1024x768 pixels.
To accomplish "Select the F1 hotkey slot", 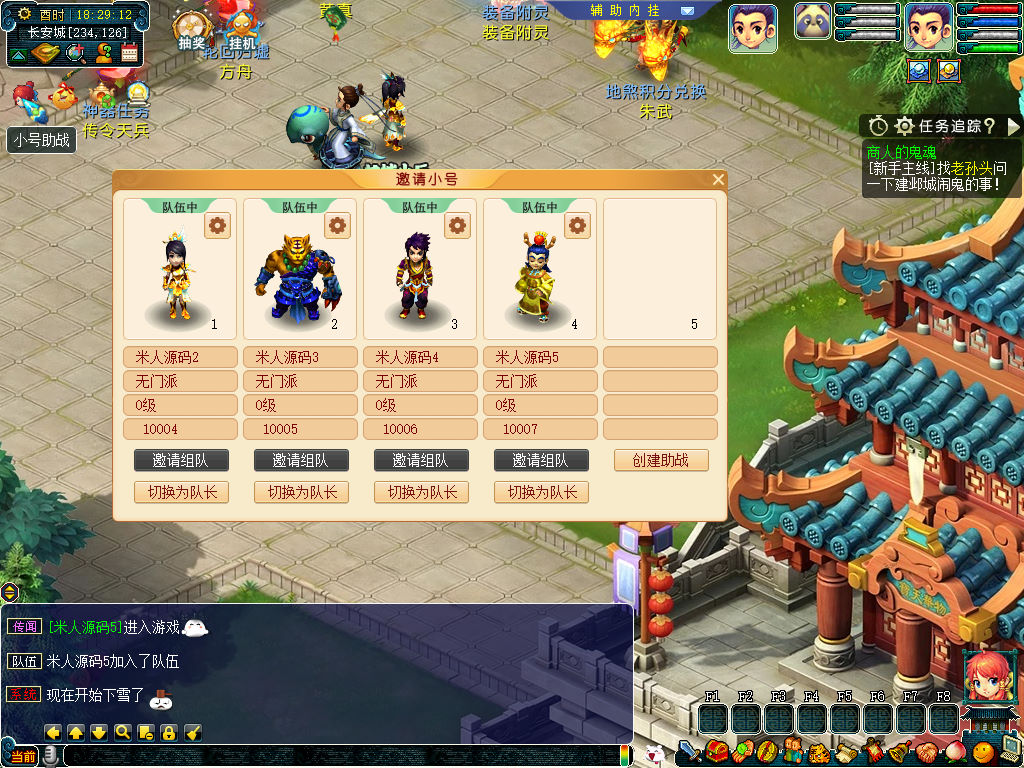I will pos(712,718).
